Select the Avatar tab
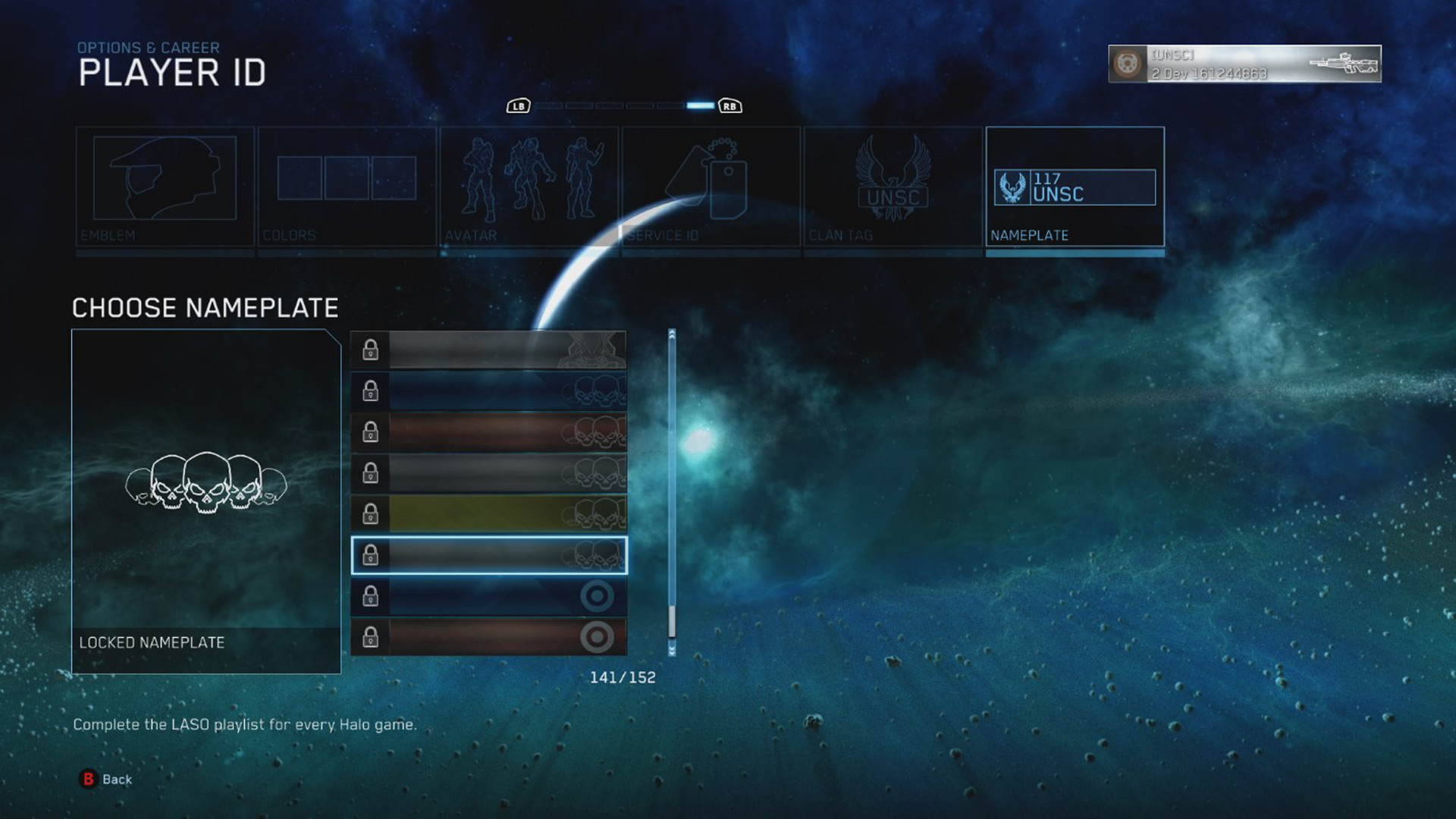The width and height of the screenshot is (1456, 819). point(529,187)
